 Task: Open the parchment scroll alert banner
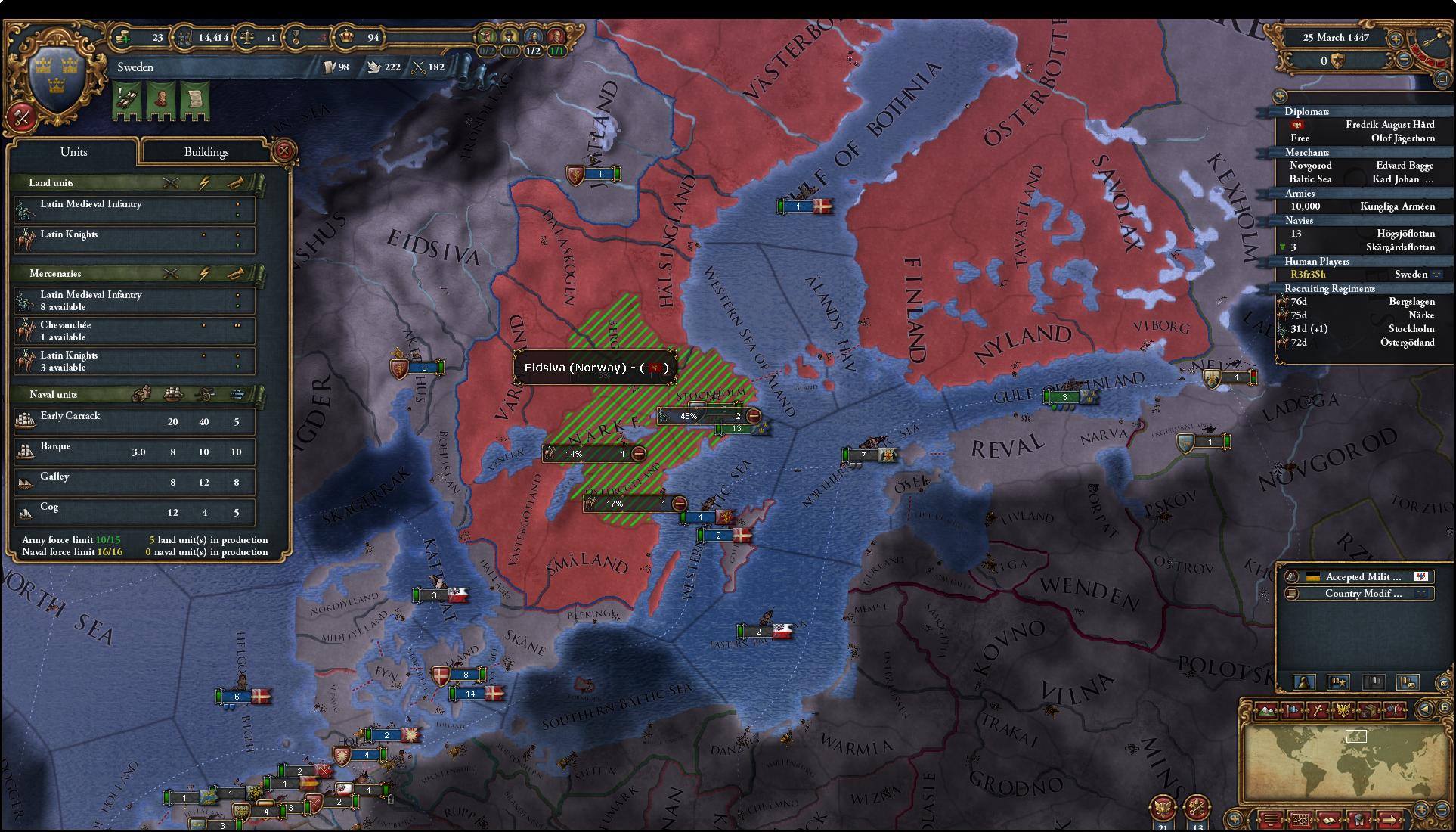click(x=194, y=101)
